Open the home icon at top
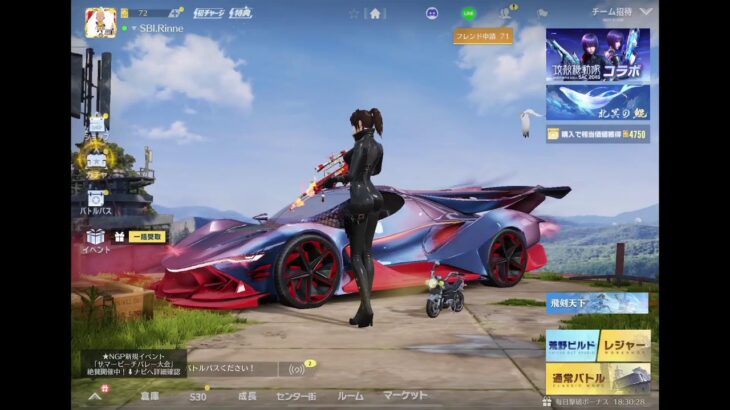This screenshot has width=730, height=410. click(x=375, y=13)
